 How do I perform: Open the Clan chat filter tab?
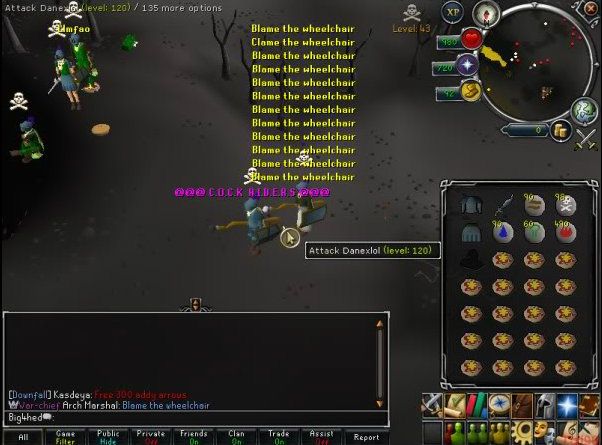point(237,437)
